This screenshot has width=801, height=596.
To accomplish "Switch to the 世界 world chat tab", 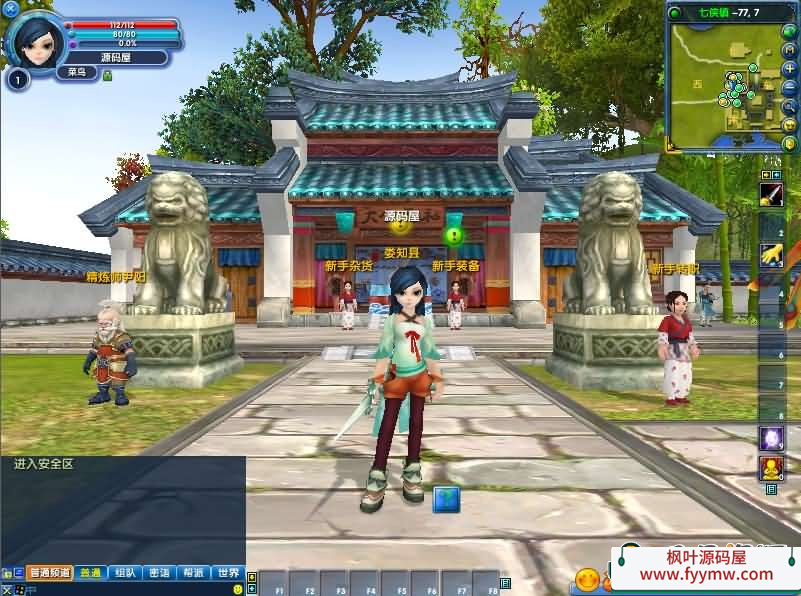I will 228,573.
